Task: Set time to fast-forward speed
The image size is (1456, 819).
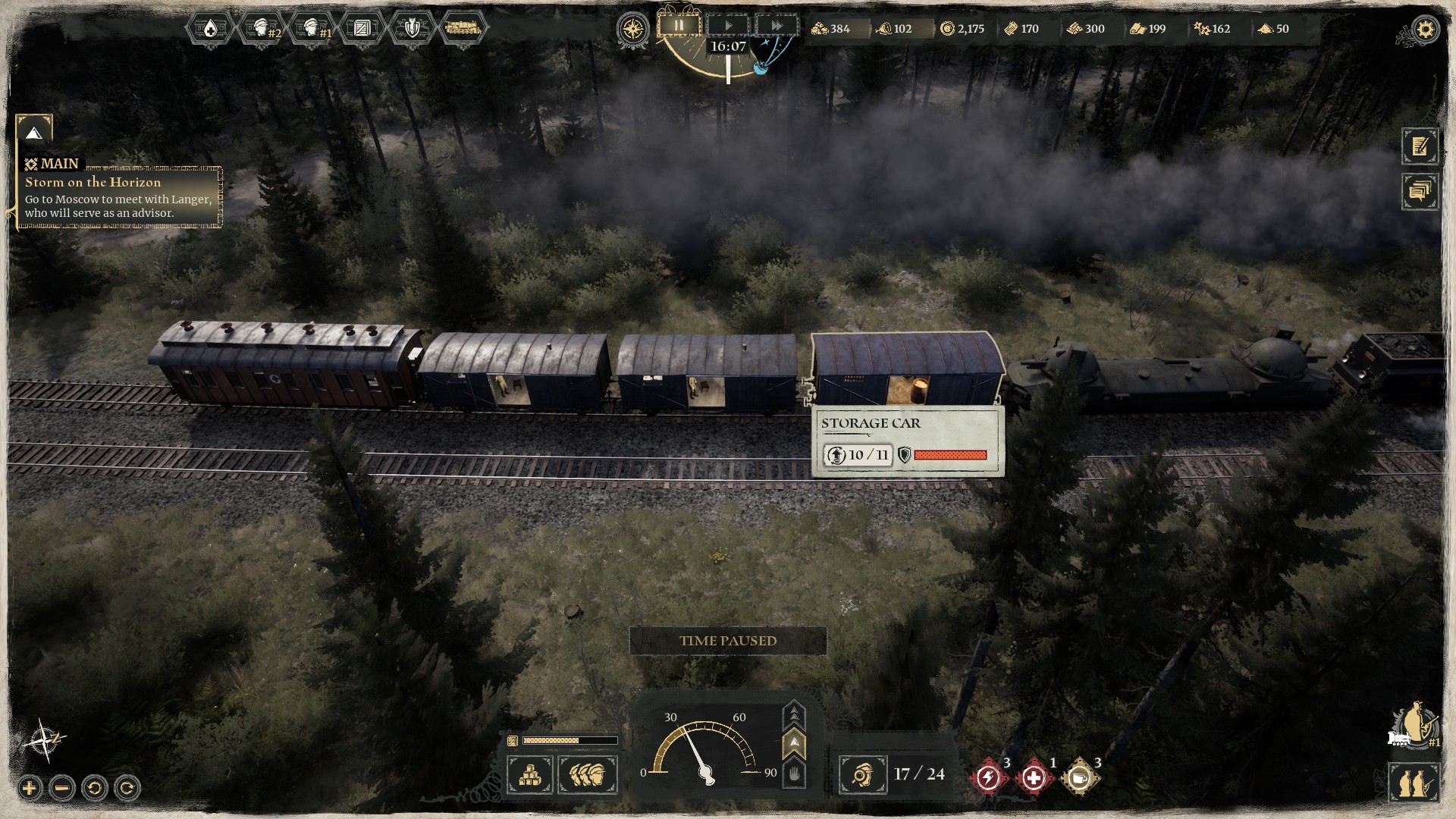Action: (777, 26)
